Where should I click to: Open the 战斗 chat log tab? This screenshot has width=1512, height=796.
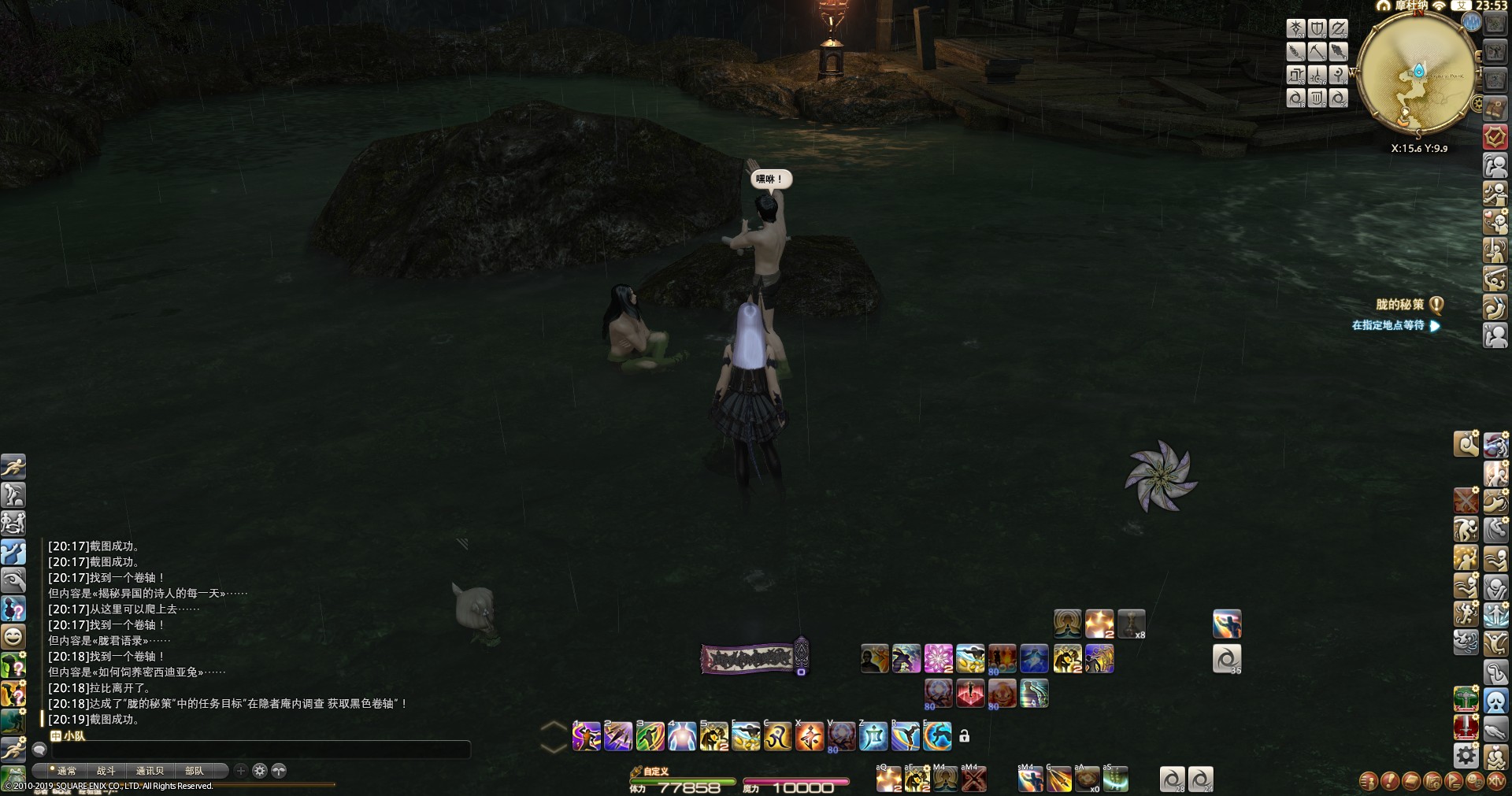point(106,771)
